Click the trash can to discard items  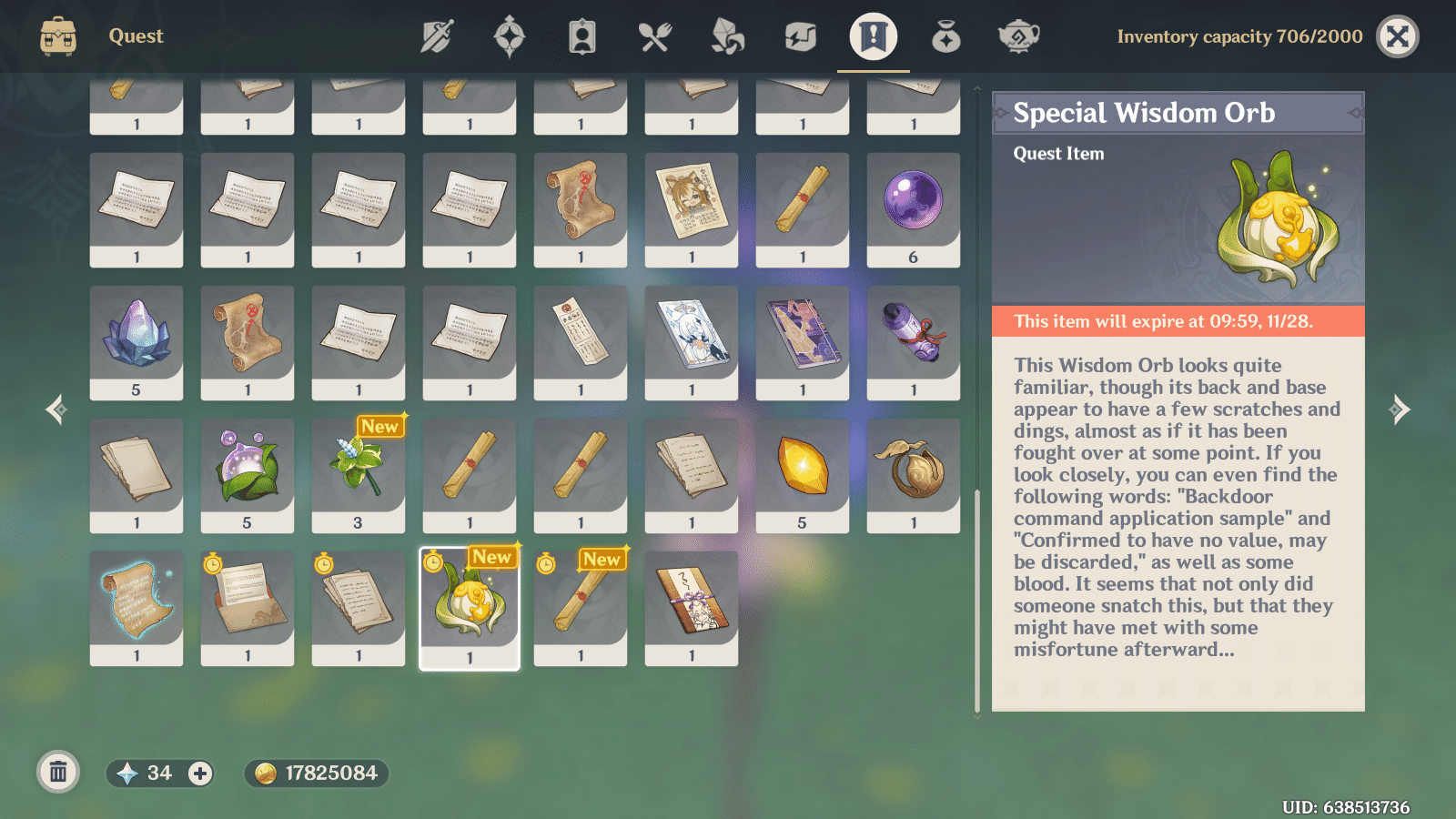pyautogui.click(x=58, y=773)
